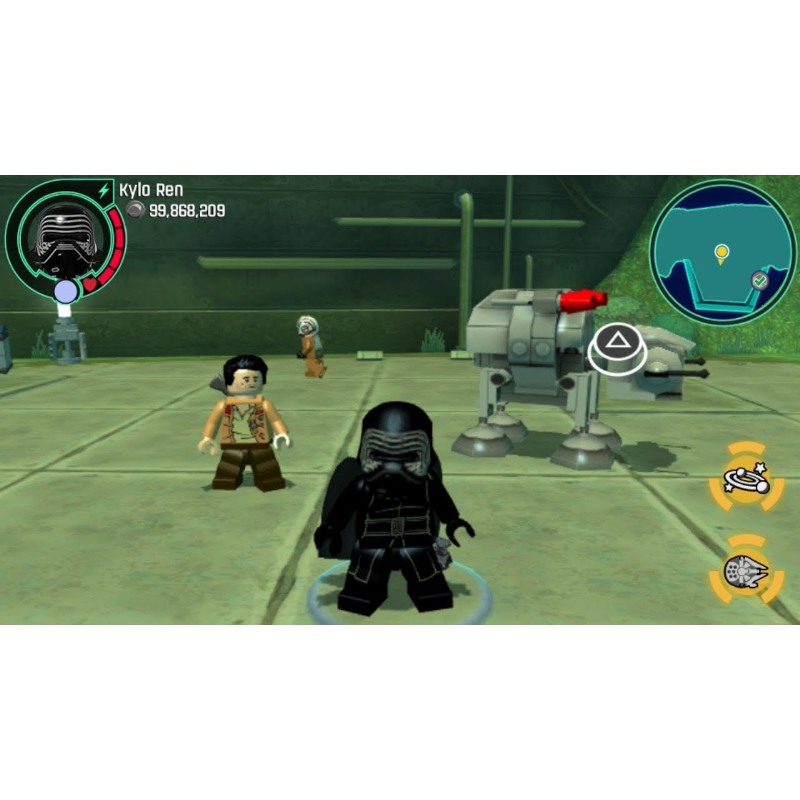
Task: Select the yellow map marker on the minimap
Action: click(721, 252)
